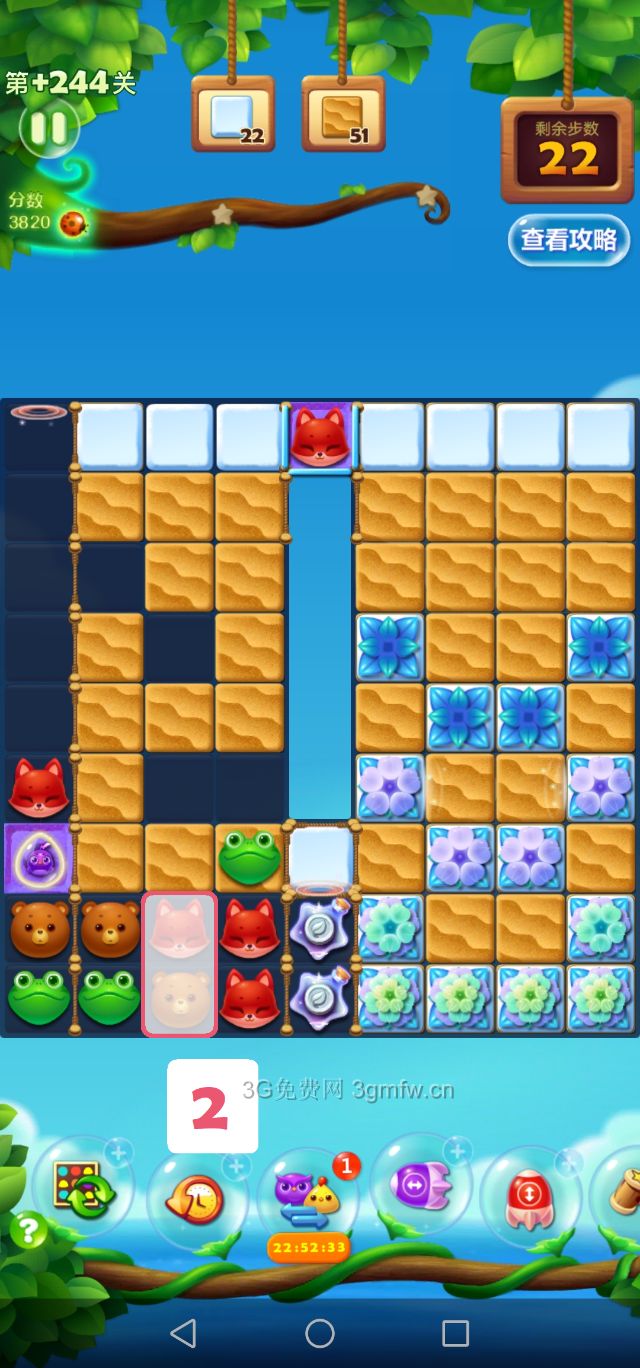The height and width of the screenshot is (1368, 640).
Task: Use the red vertical rocket booster
Action: pos(531,1197)
